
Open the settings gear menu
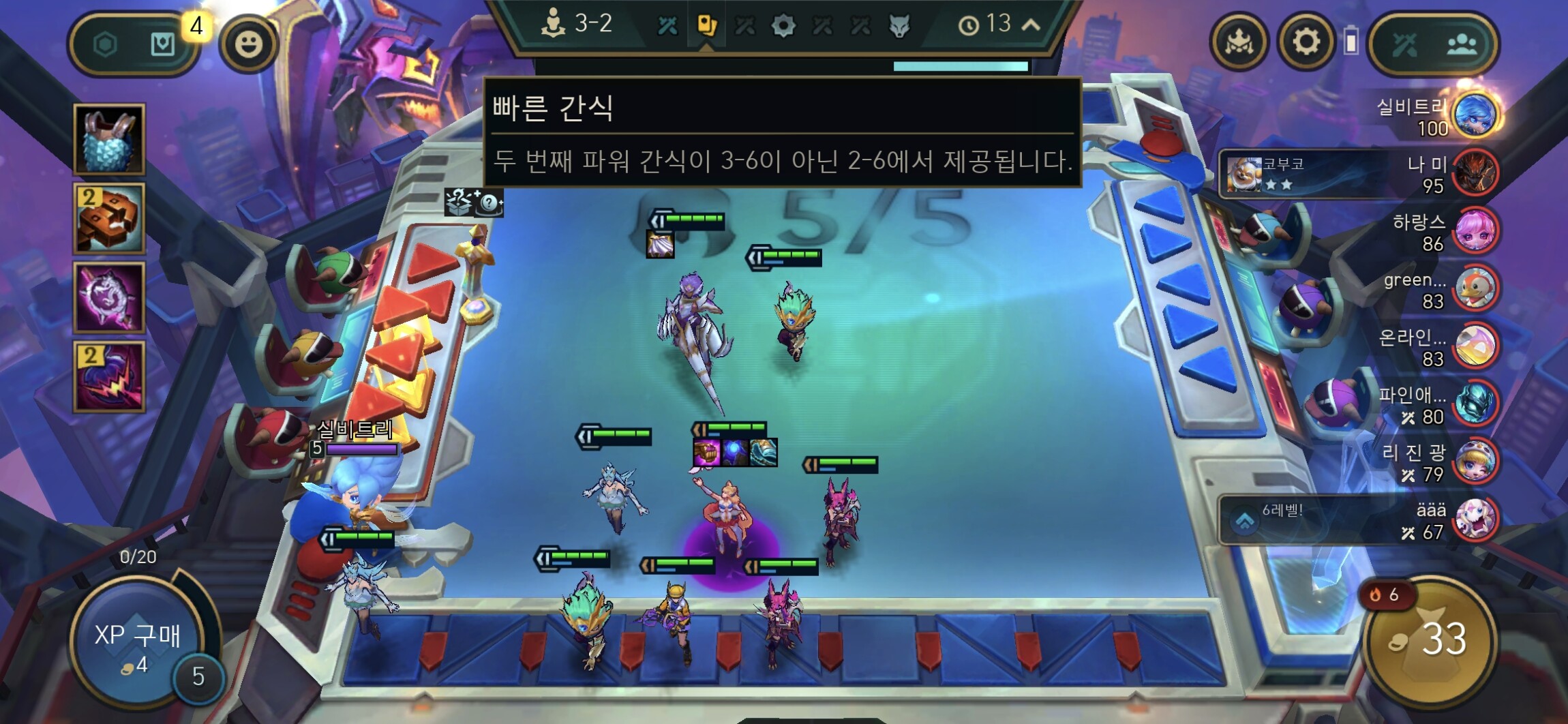[1305, 42]
